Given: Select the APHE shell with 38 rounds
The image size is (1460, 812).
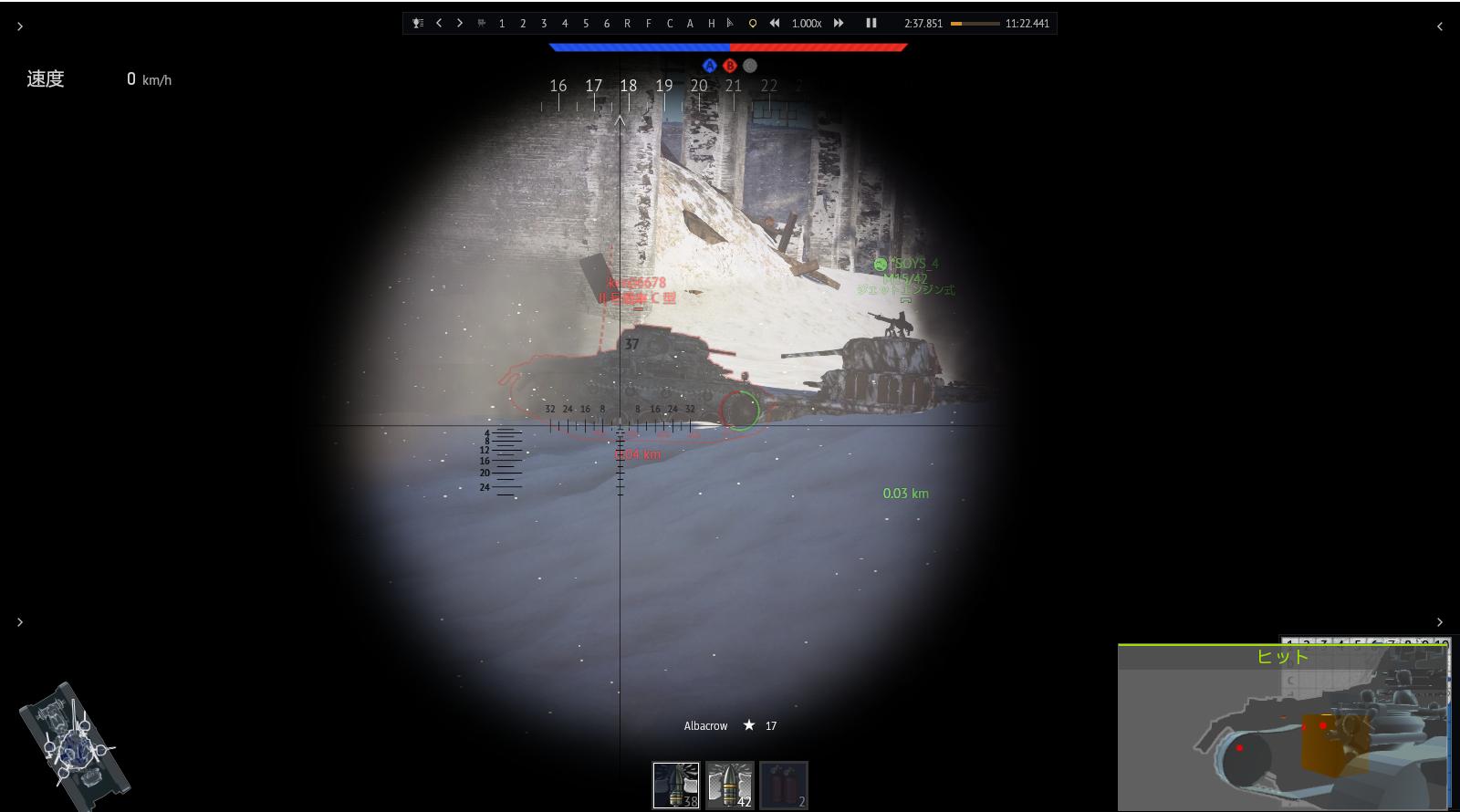Looking at the screenshot, I should point(674,783).
